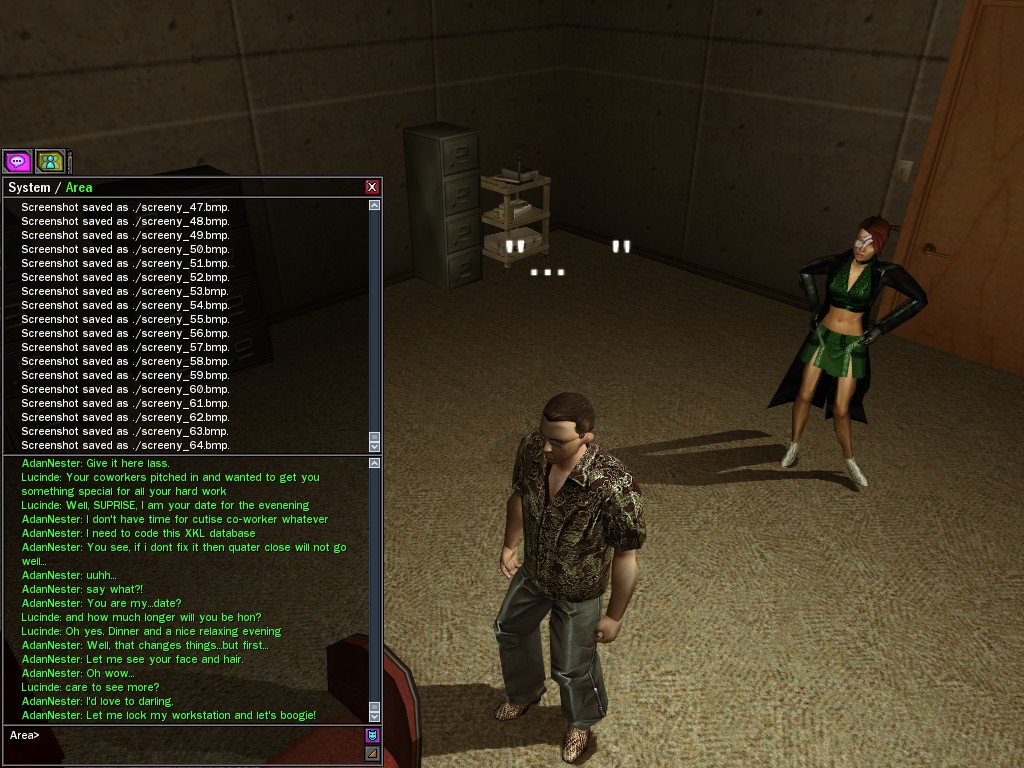This screenshot has width=1024, height=768.
Task: Switch to the System chat label
Action: coord(28,187)
